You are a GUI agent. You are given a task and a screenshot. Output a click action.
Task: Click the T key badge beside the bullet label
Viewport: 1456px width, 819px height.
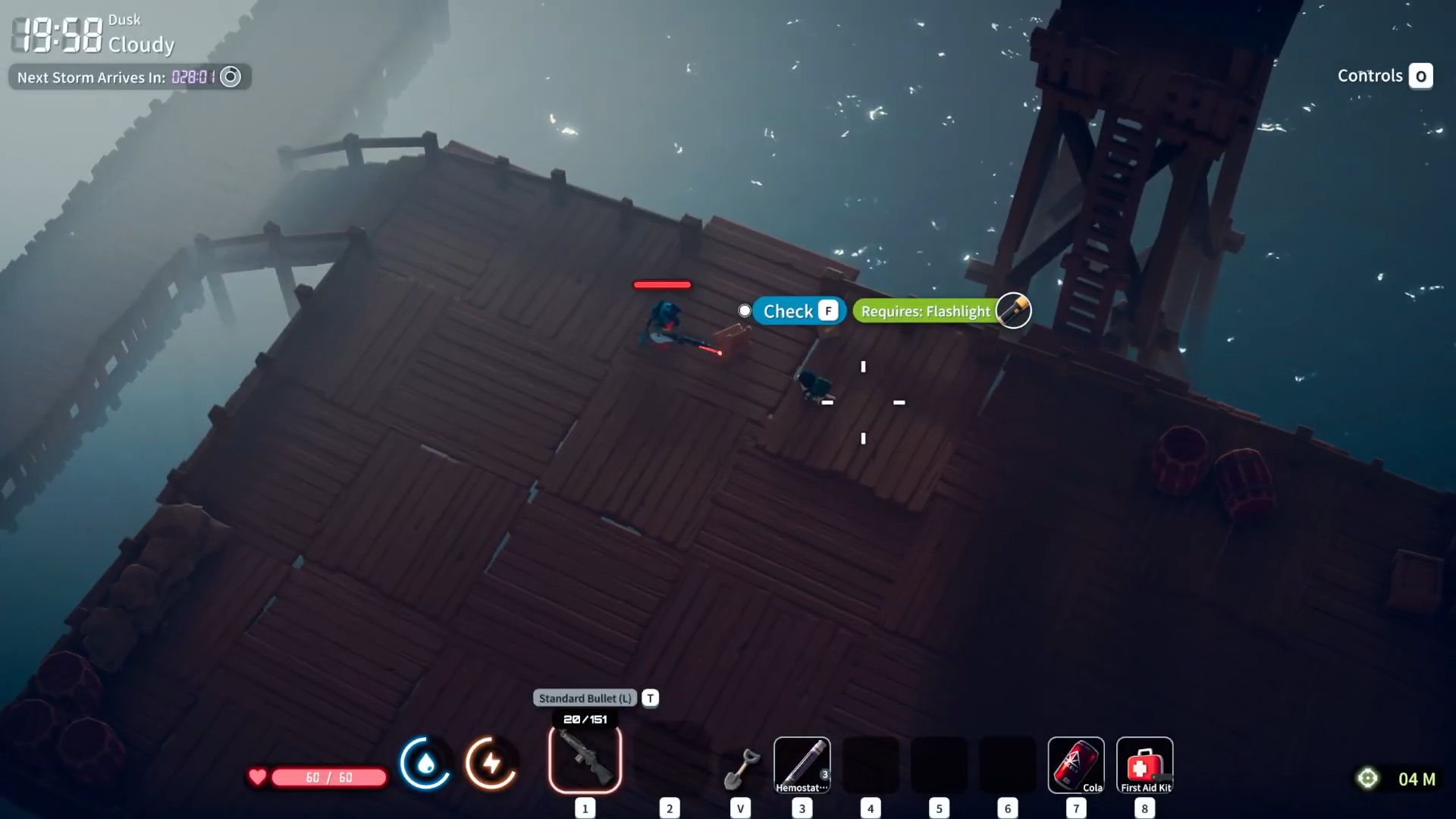coord(649,698)
